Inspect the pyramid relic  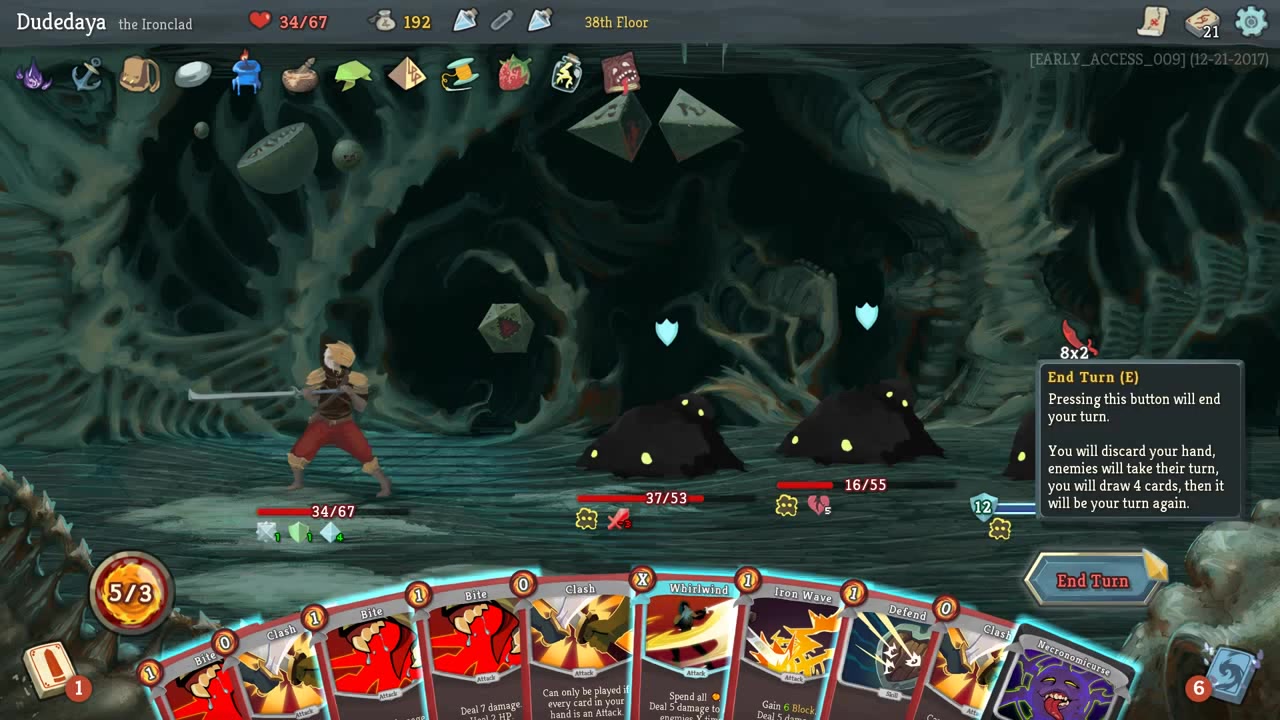coord(406,75)
